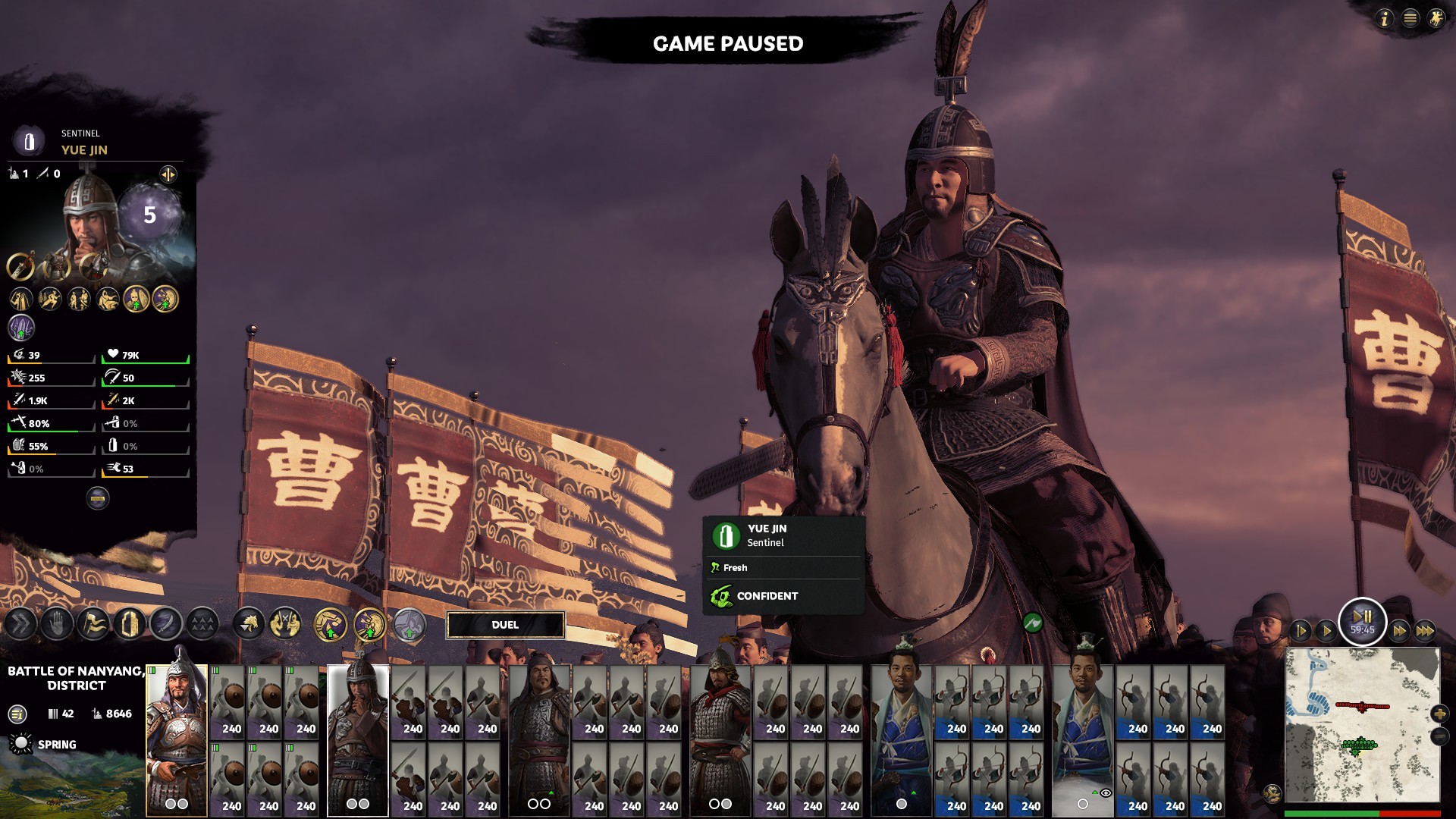Screen dimensions: 1456x819
Task: Zoom in the battle minimap
Action: [x=1439, y=714]
